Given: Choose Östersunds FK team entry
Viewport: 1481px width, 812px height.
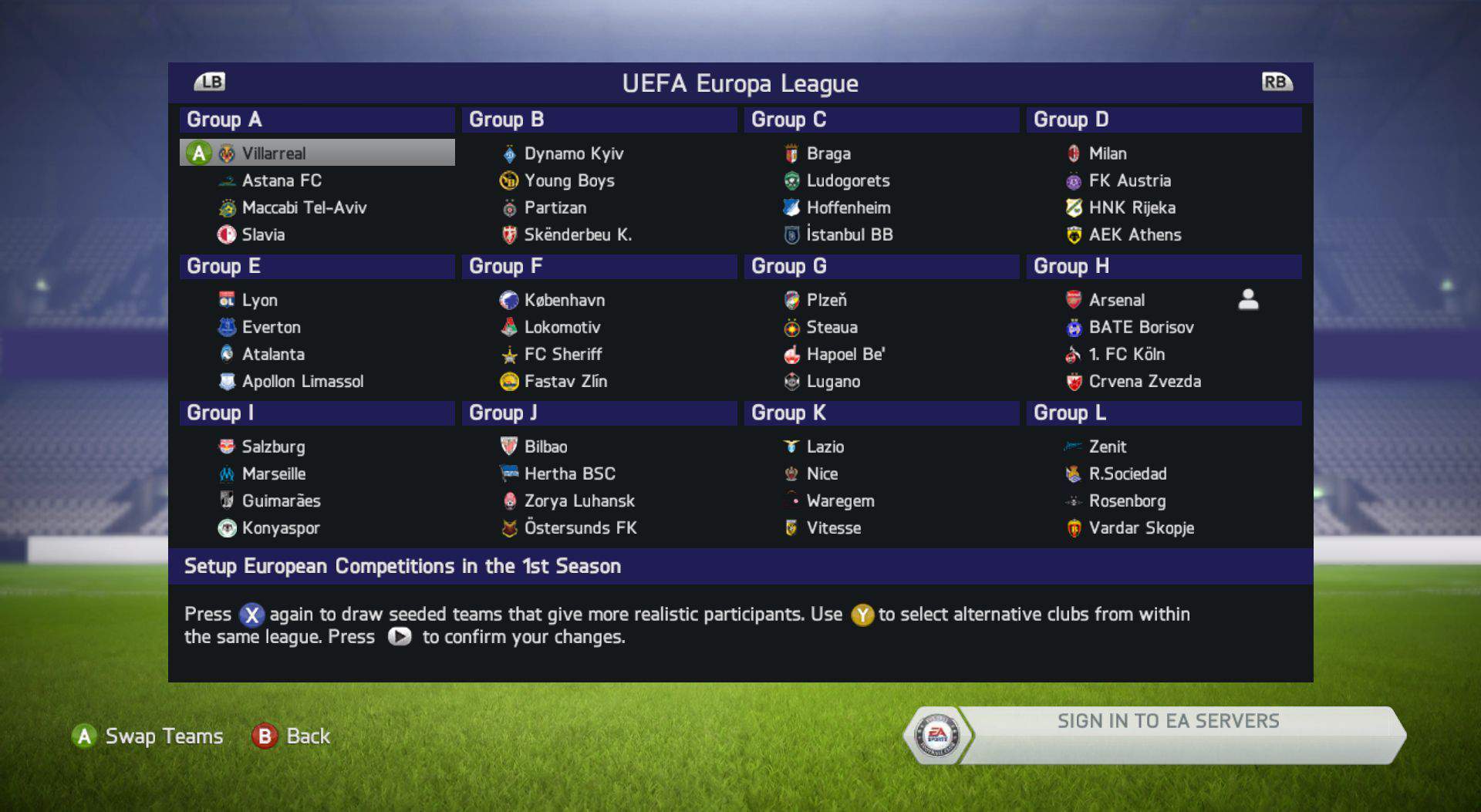Looking at the screenshot, I should tap(580, 528).
